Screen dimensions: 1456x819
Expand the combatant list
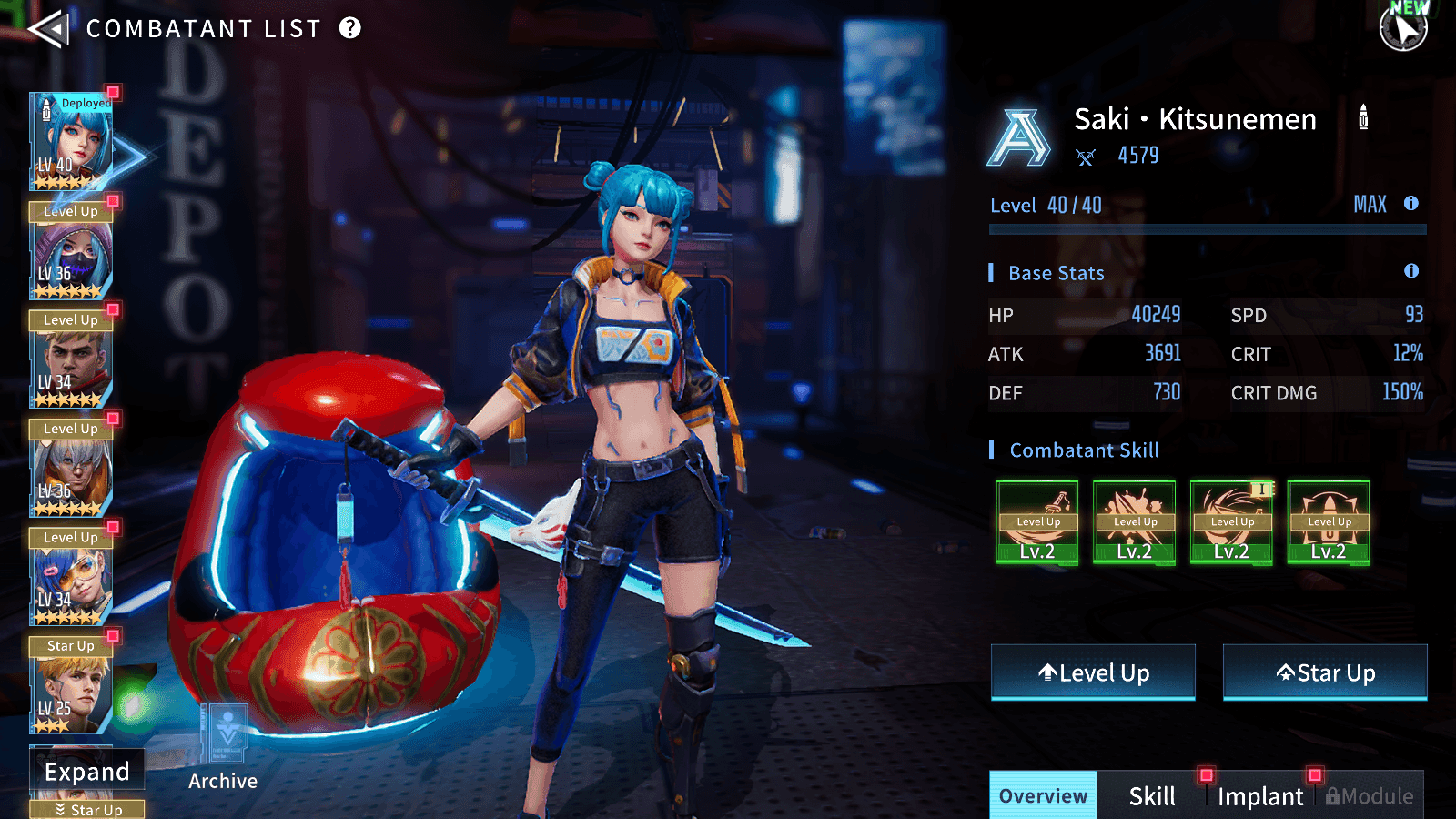[87, 772]
